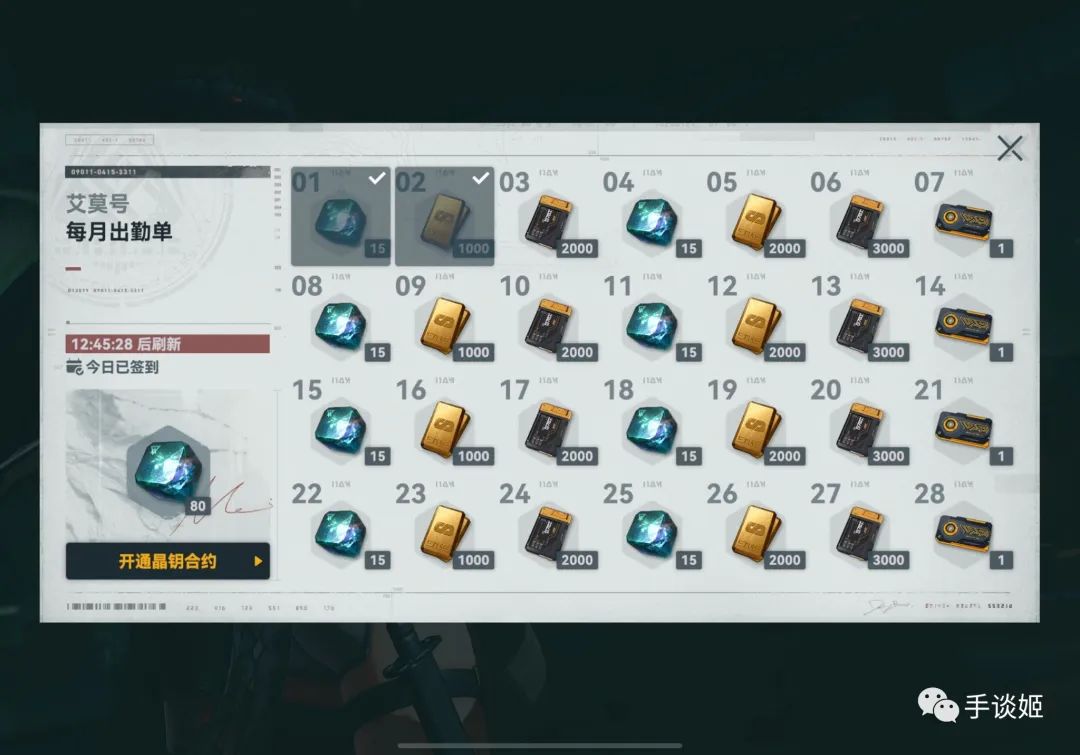Select day 06 reward worth 3000
1080x755 pixels.
[860, 221]
